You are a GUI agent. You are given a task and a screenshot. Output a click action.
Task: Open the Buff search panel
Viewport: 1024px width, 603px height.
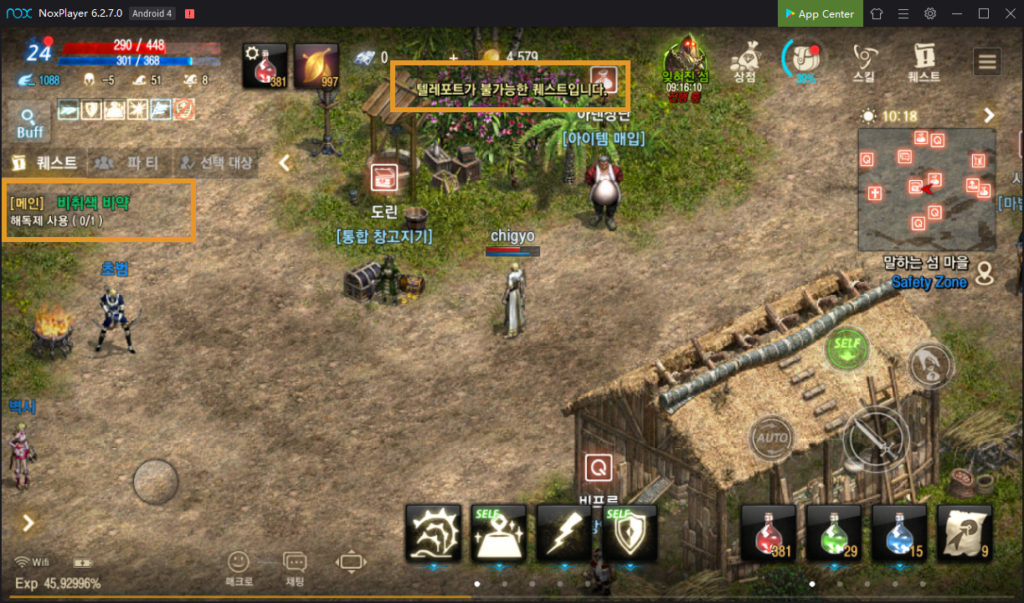[x=29, y=121]
